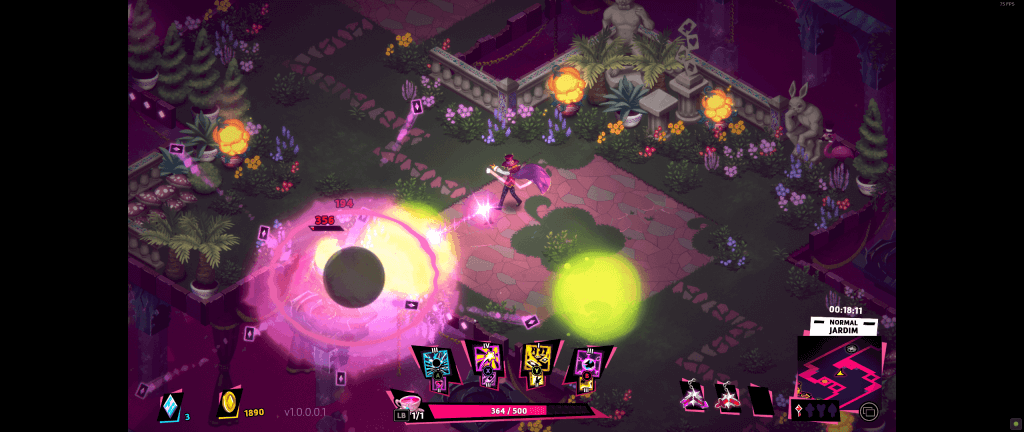This screenshot has height=432, width=1024.
Task: Activate the cyan black-hole card ability
Action: click(437, 367)
